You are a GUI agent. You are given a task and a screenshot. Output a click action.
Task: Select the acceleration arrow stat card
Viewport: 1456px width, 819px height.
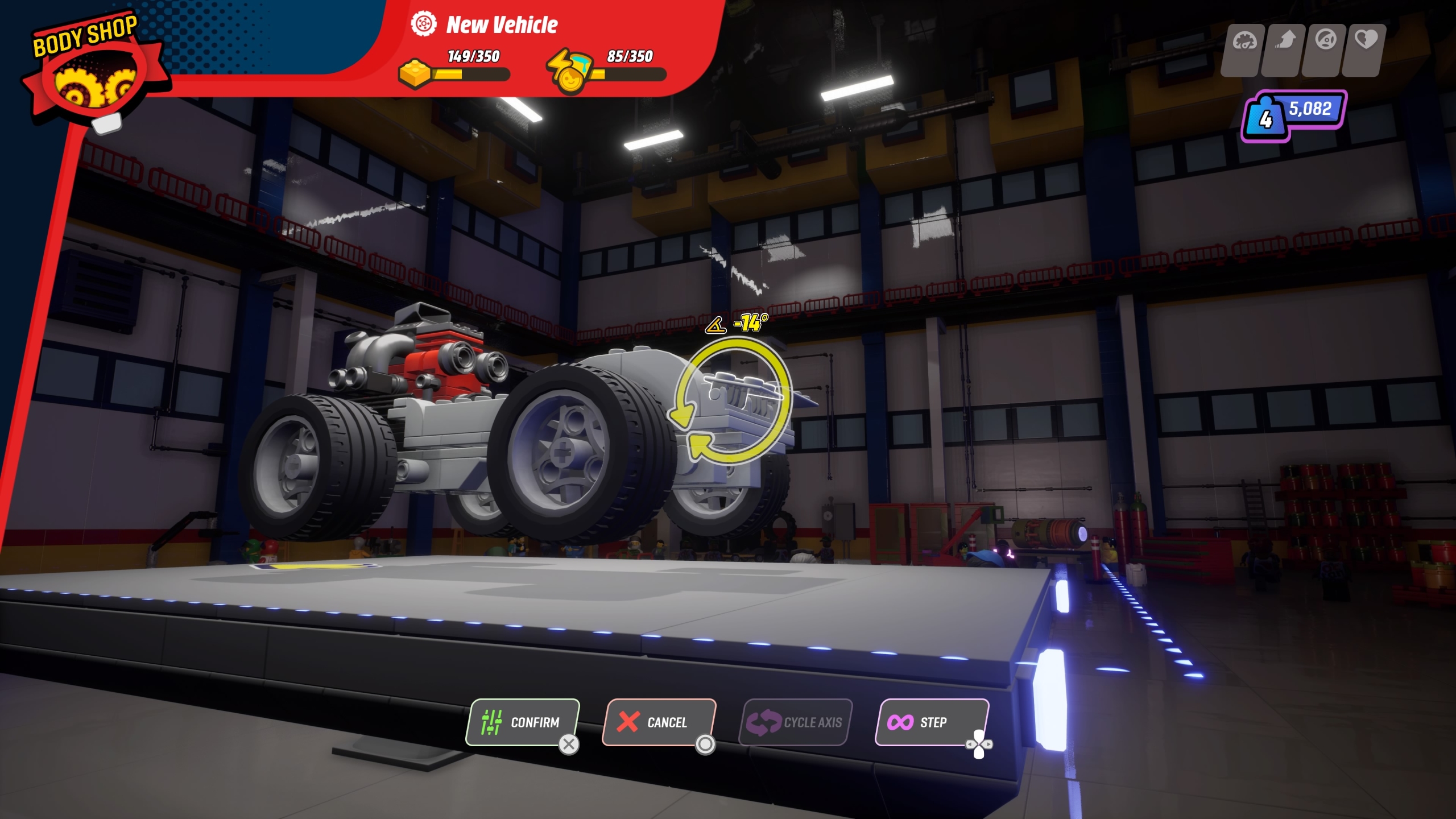(1284, 49)
